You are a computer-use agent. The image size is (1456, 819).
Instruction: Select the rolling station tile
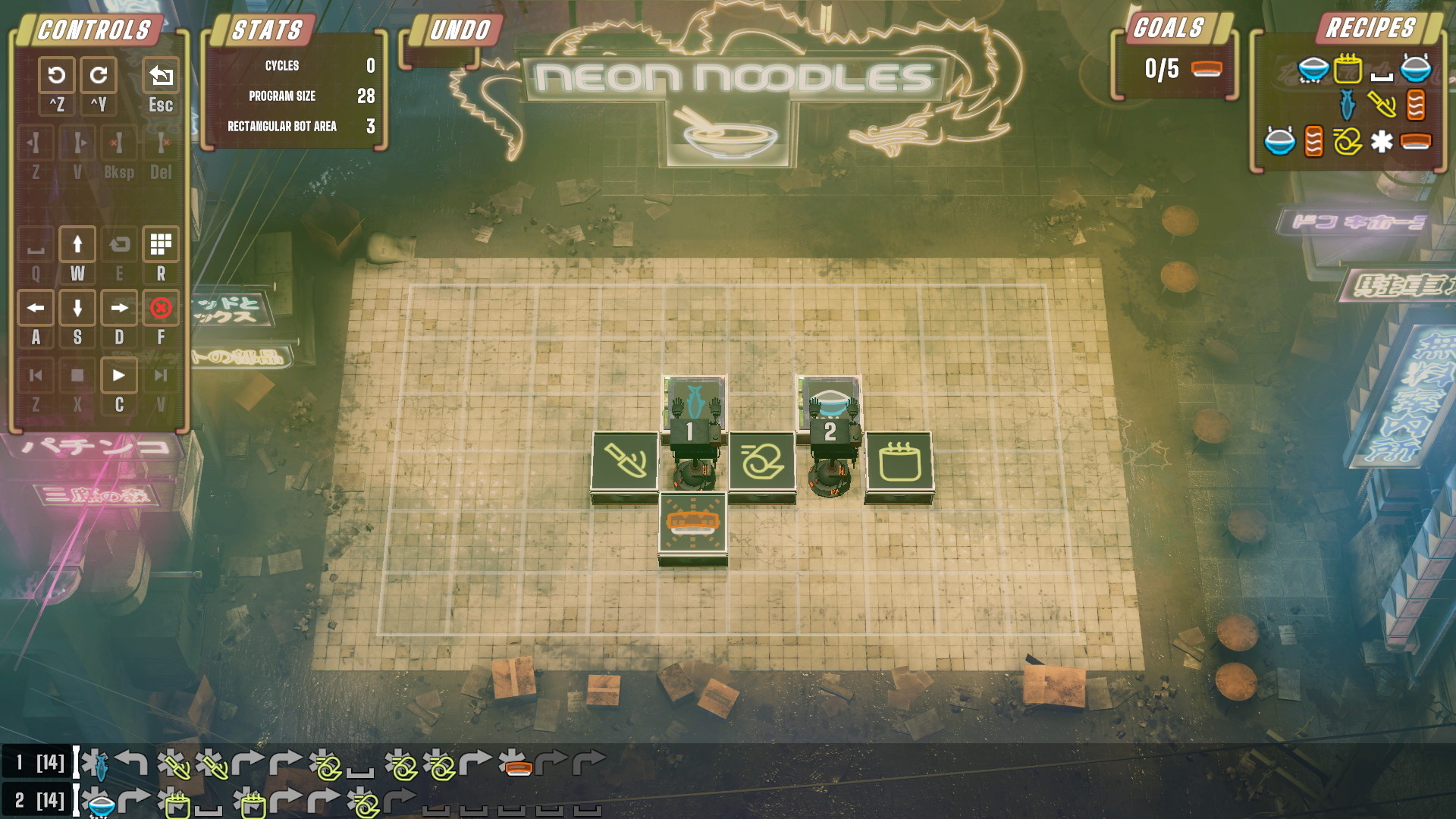[762, 461]
